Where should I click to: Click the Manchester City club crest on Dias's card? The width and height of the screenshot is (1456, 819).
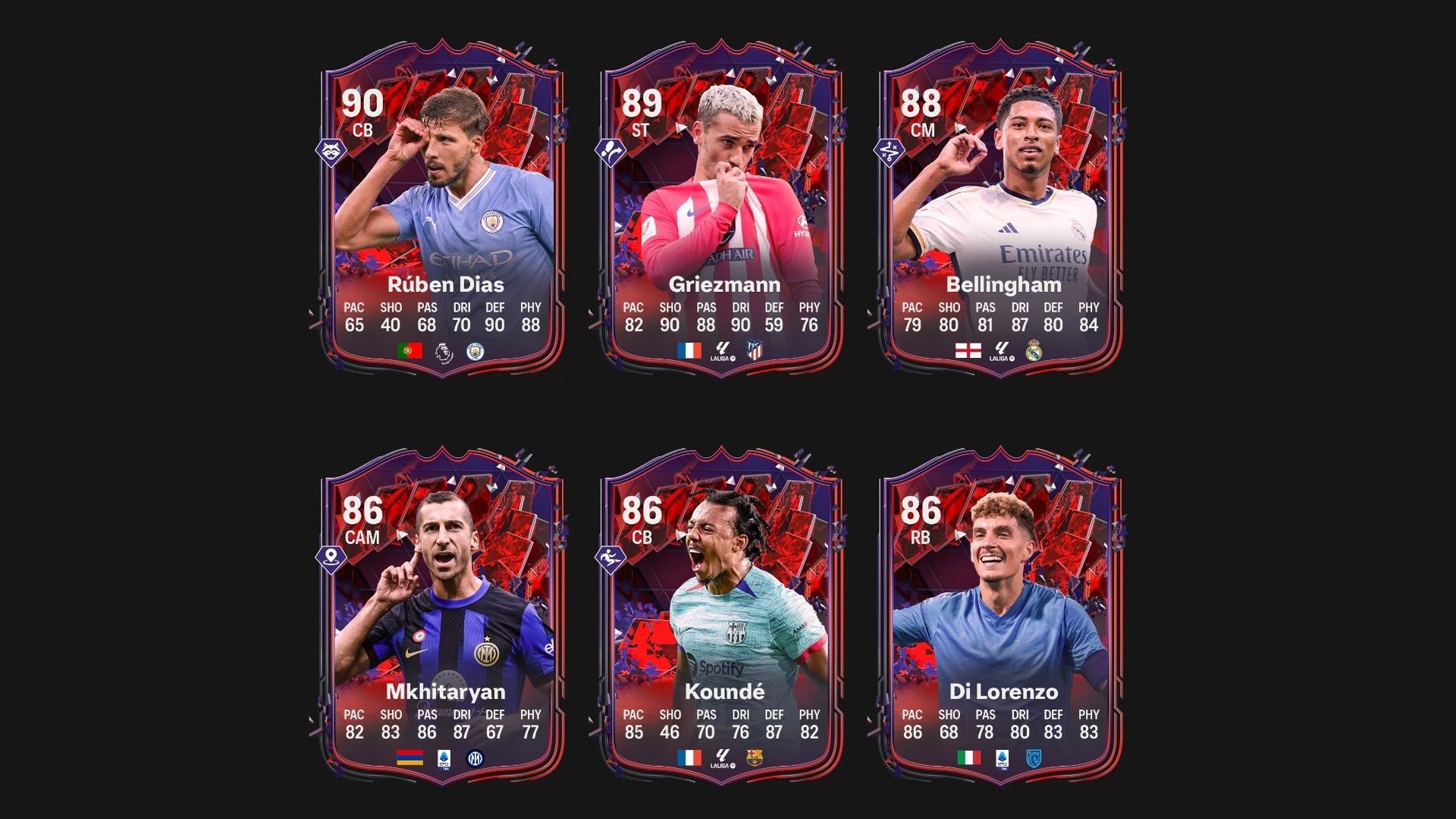tap(475, 352)
